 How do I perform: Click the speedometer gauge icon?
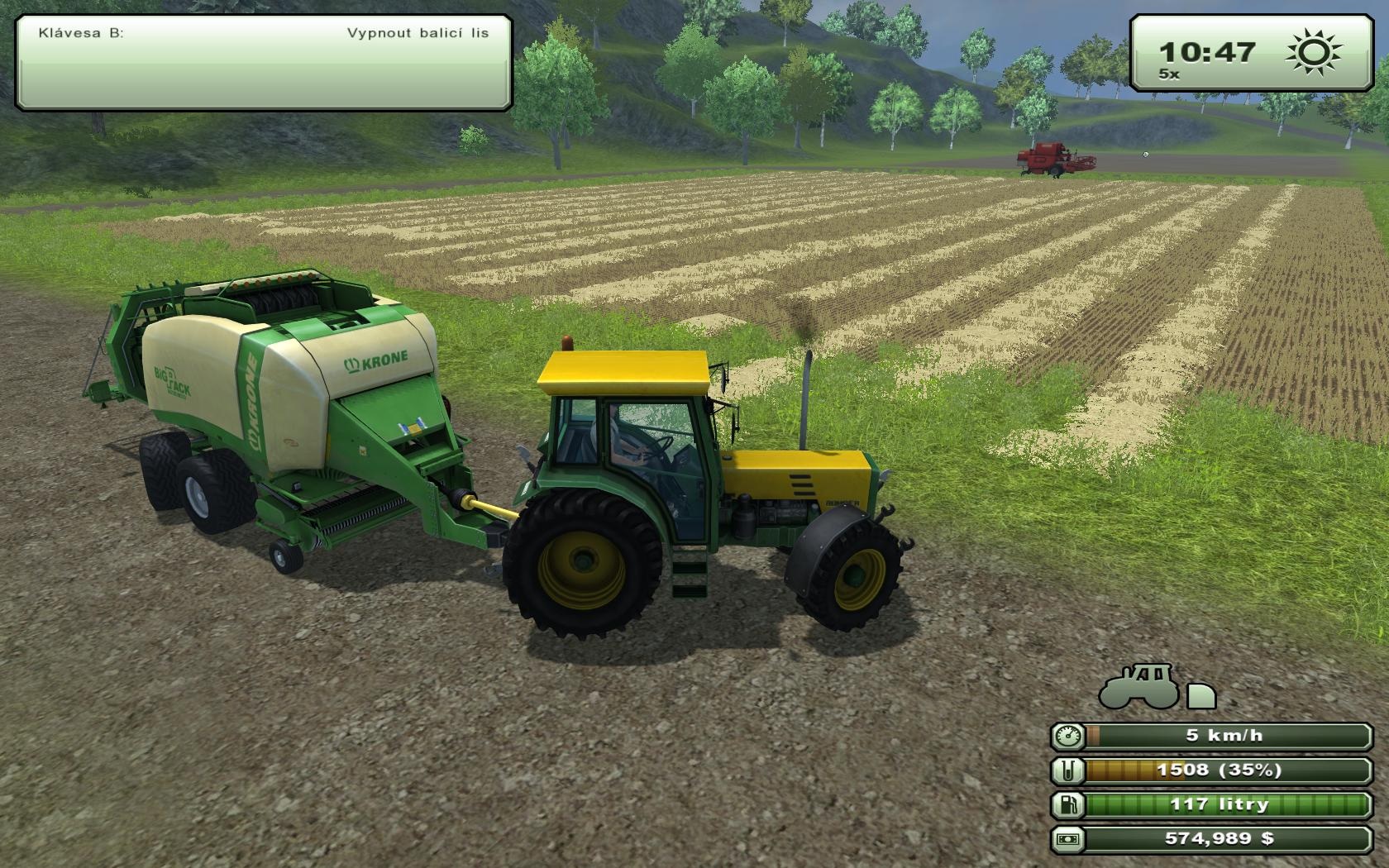(x=1068, y=736)
